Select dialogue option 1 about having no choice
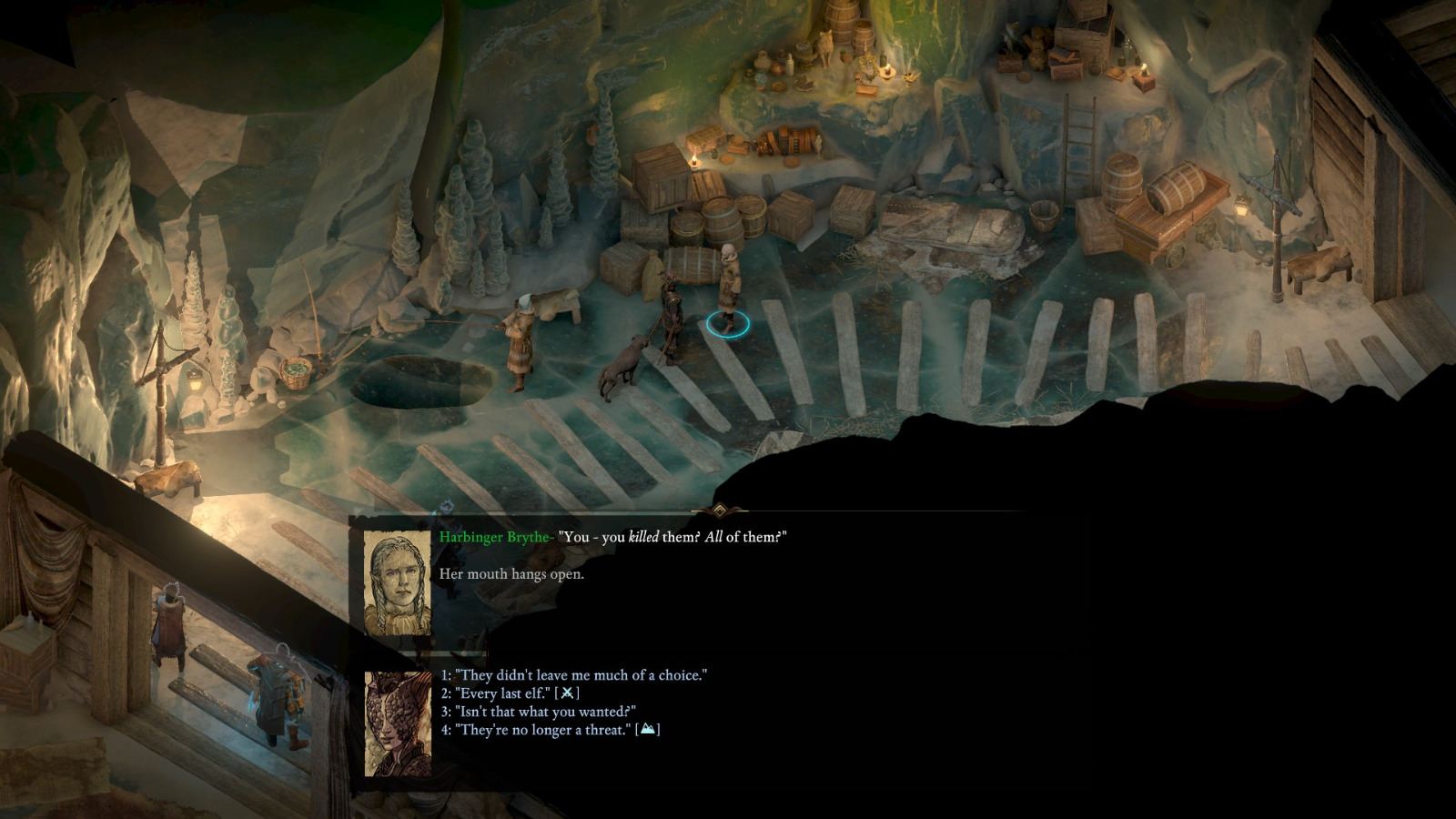Screen dimensions: 1456x819 tap(573, 675)
